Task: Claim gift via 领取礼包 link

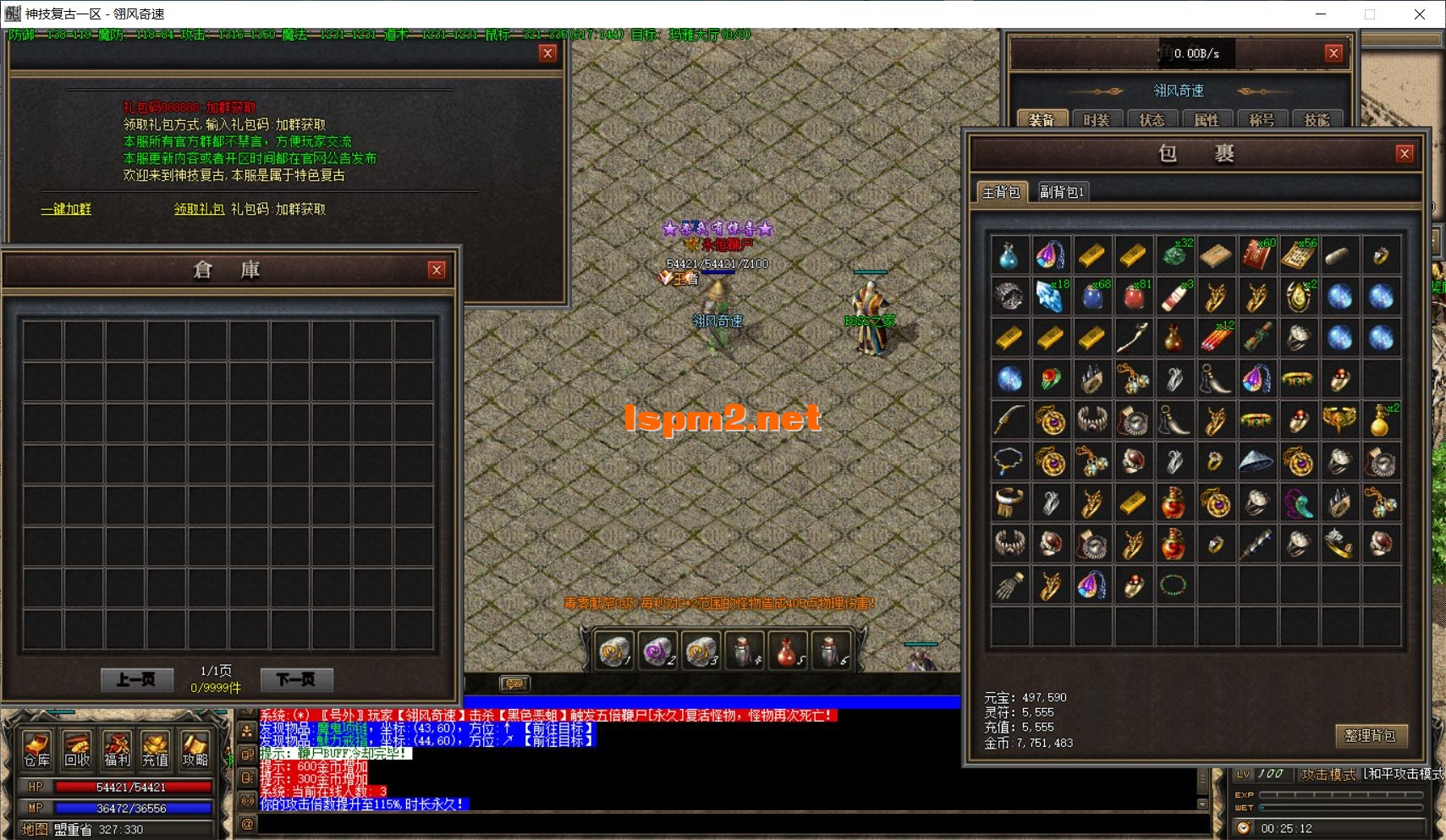Action: click(x=199, y=209)
